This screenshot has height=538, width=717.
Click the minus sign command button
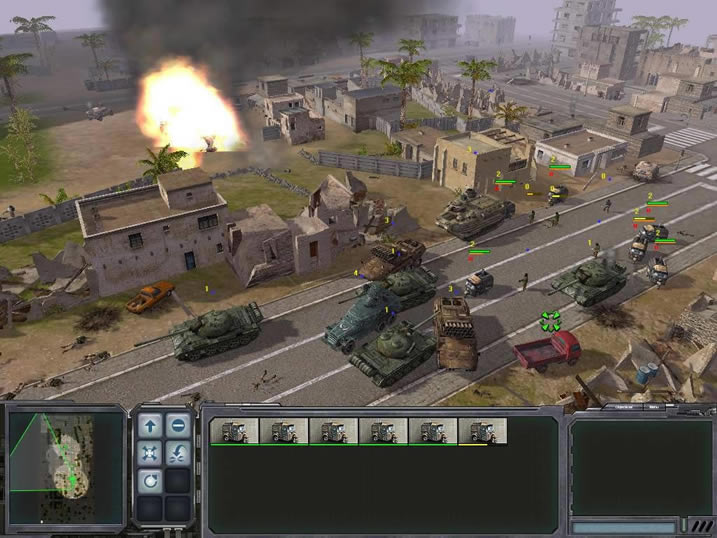click(178, 427)
